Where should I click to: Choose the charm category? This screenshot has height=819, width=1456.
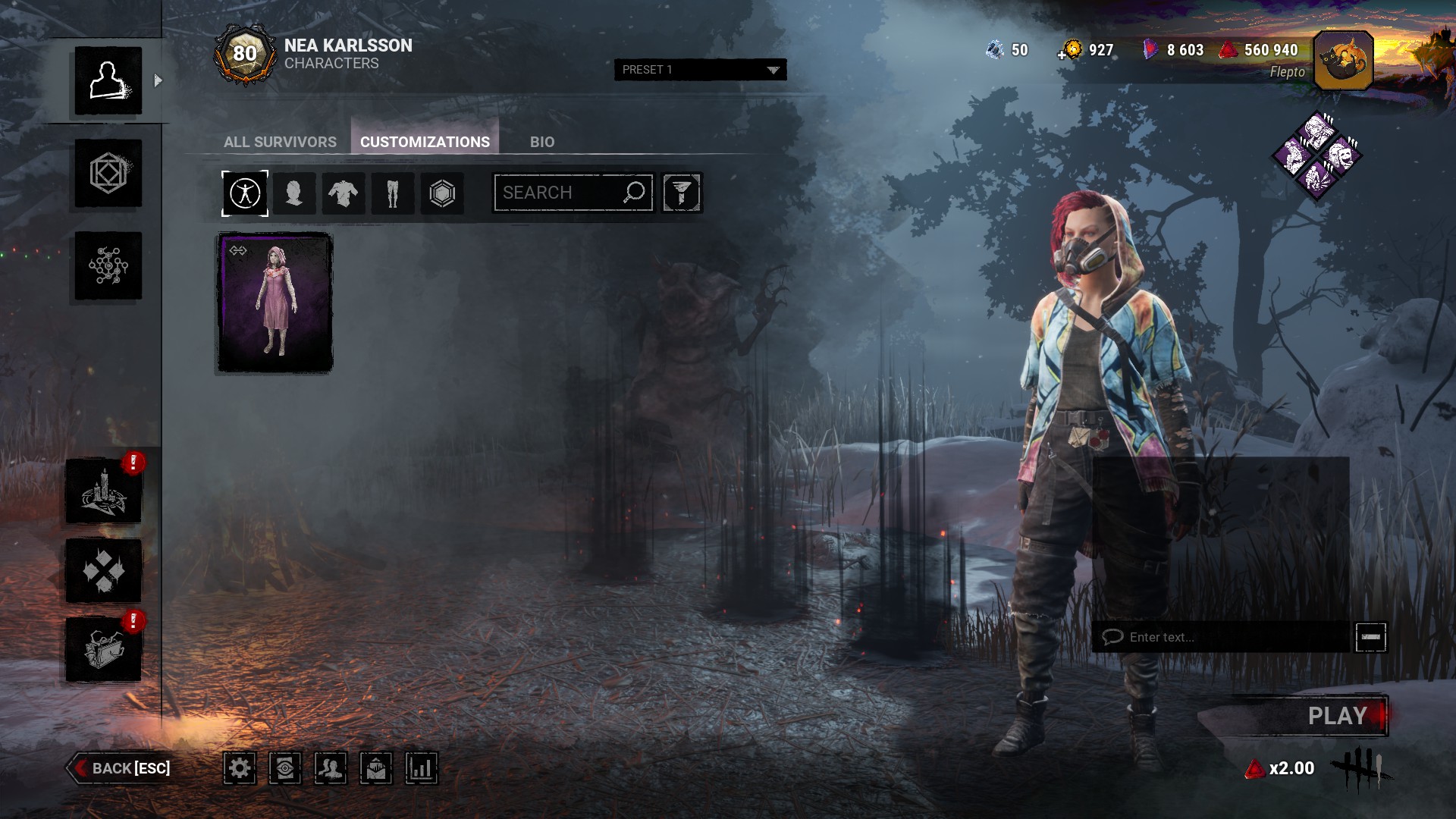(x=442, y=193)
